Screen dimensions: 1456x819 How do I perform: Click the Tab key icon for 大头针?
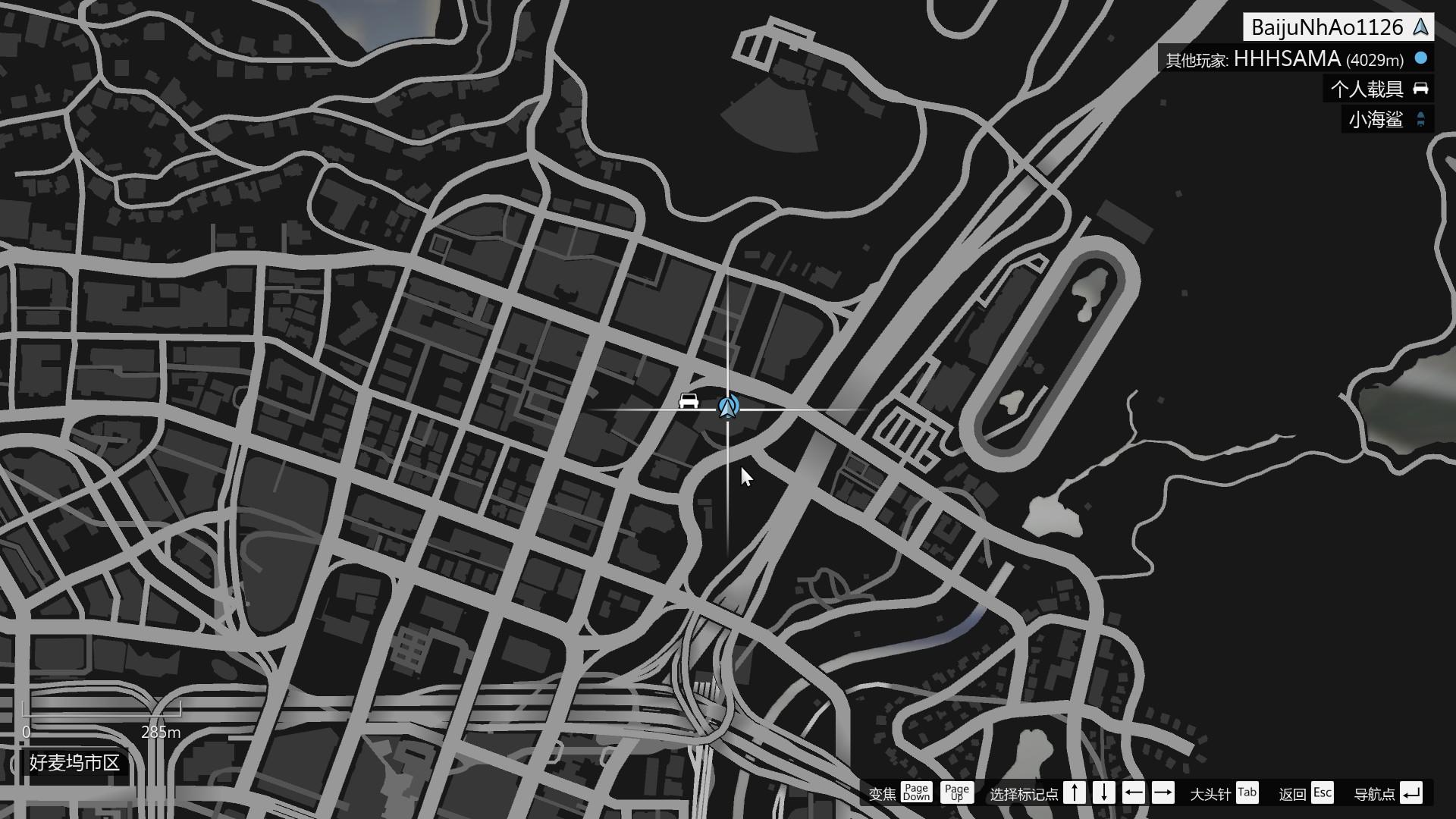(x=1247, y=793)
